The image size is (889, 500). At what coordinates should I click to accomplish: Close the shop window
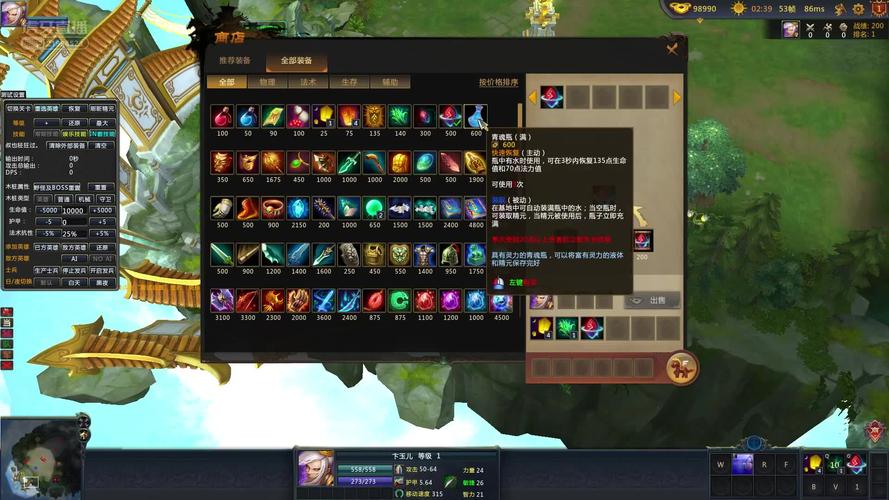click(x=672, y=48)
